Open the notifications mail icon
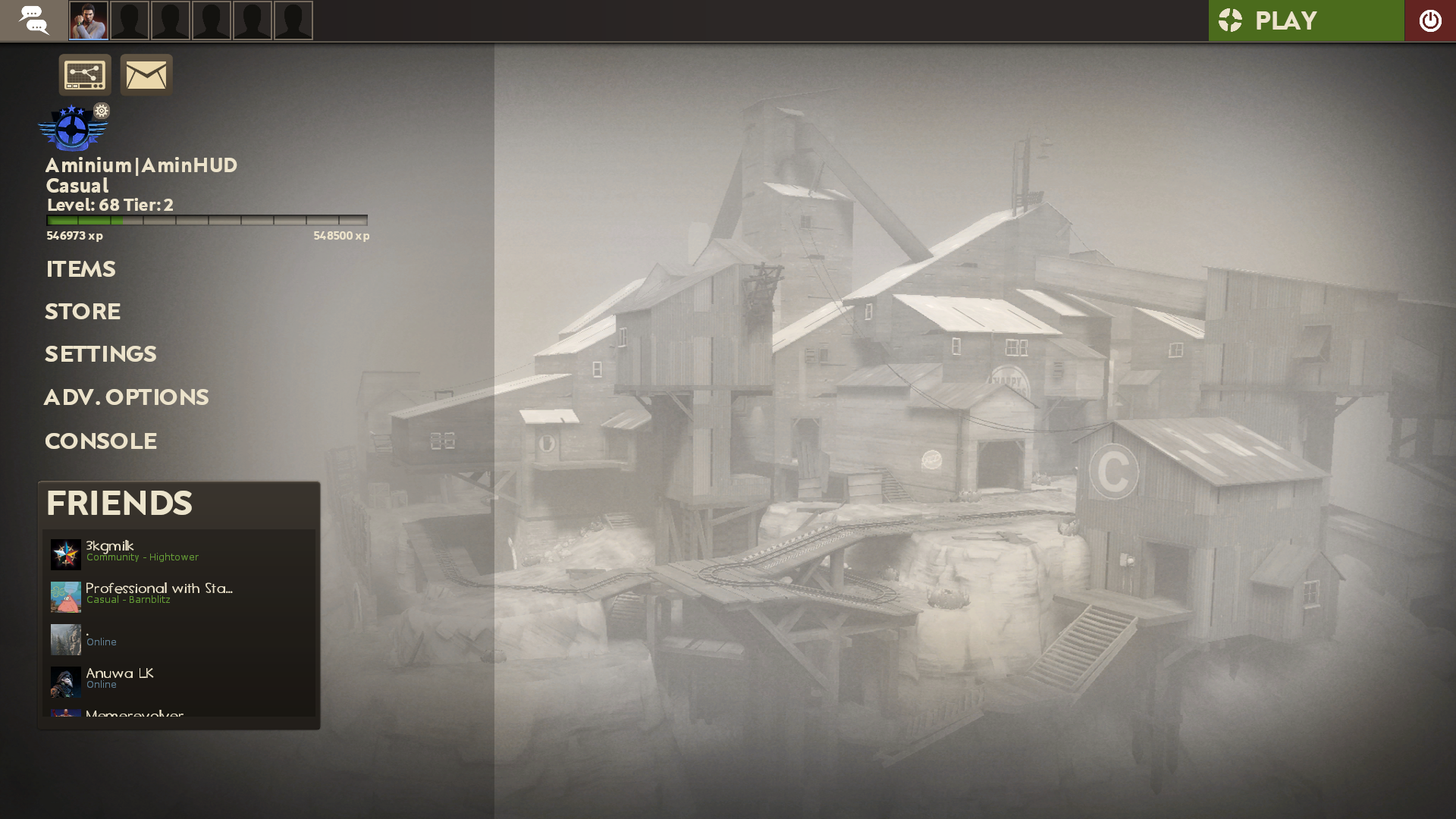 146,74
